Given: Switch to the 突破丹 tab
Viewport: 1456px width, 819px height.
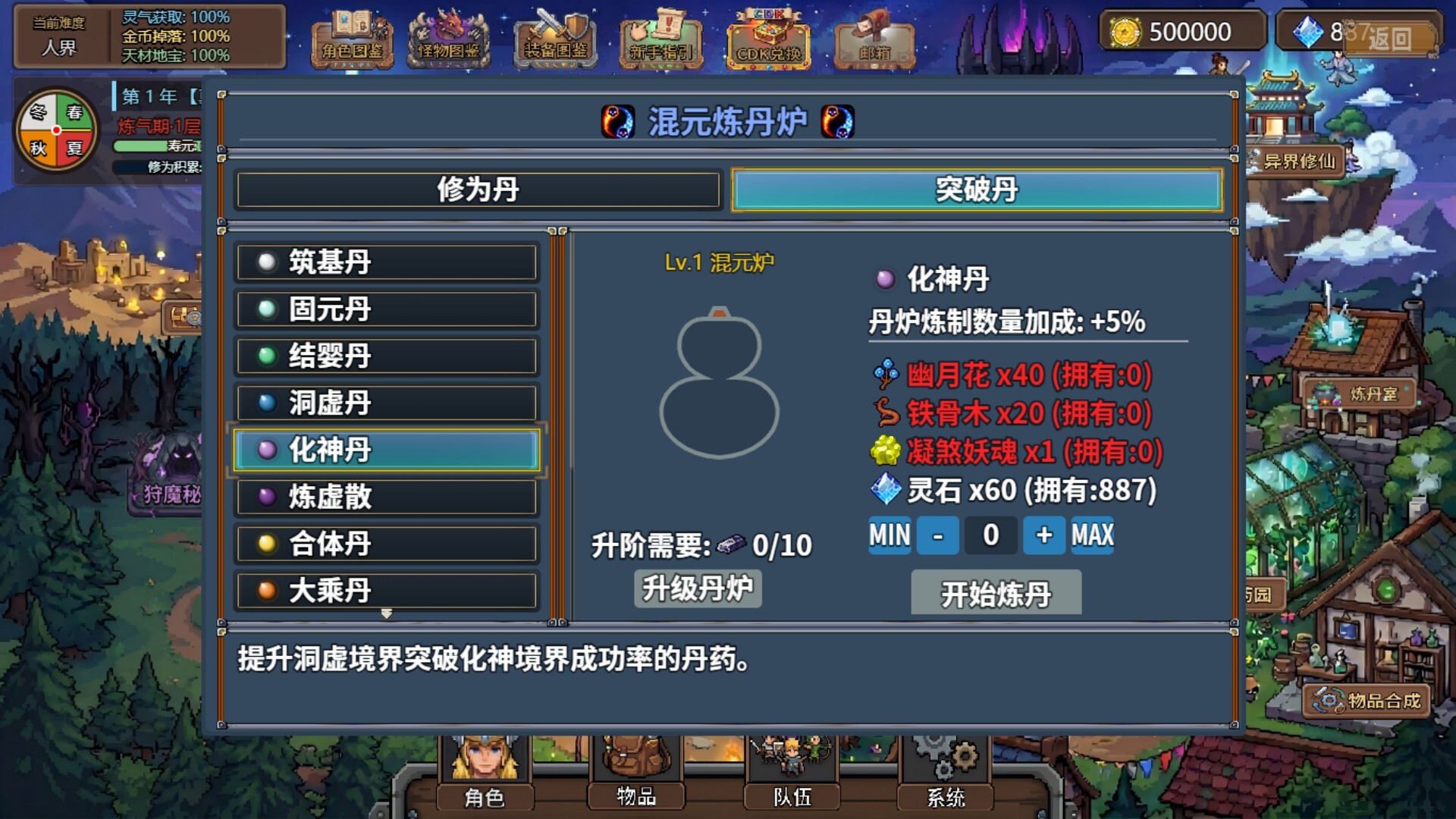Looking at the screenshot, I should tap(975, 190).
